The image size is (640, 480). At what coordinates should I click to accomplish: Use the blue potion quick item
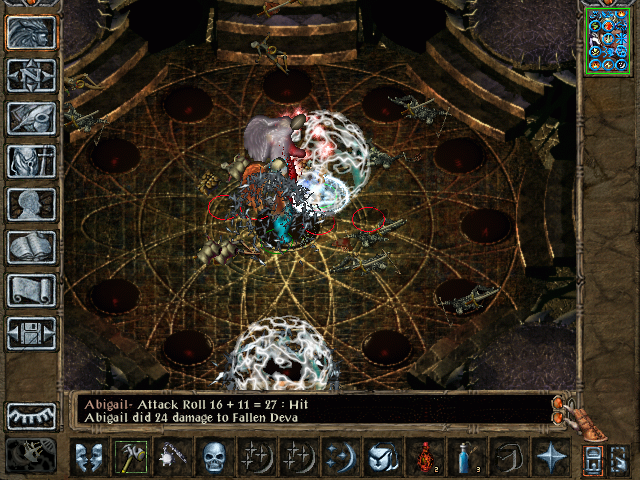coord(467,457)
